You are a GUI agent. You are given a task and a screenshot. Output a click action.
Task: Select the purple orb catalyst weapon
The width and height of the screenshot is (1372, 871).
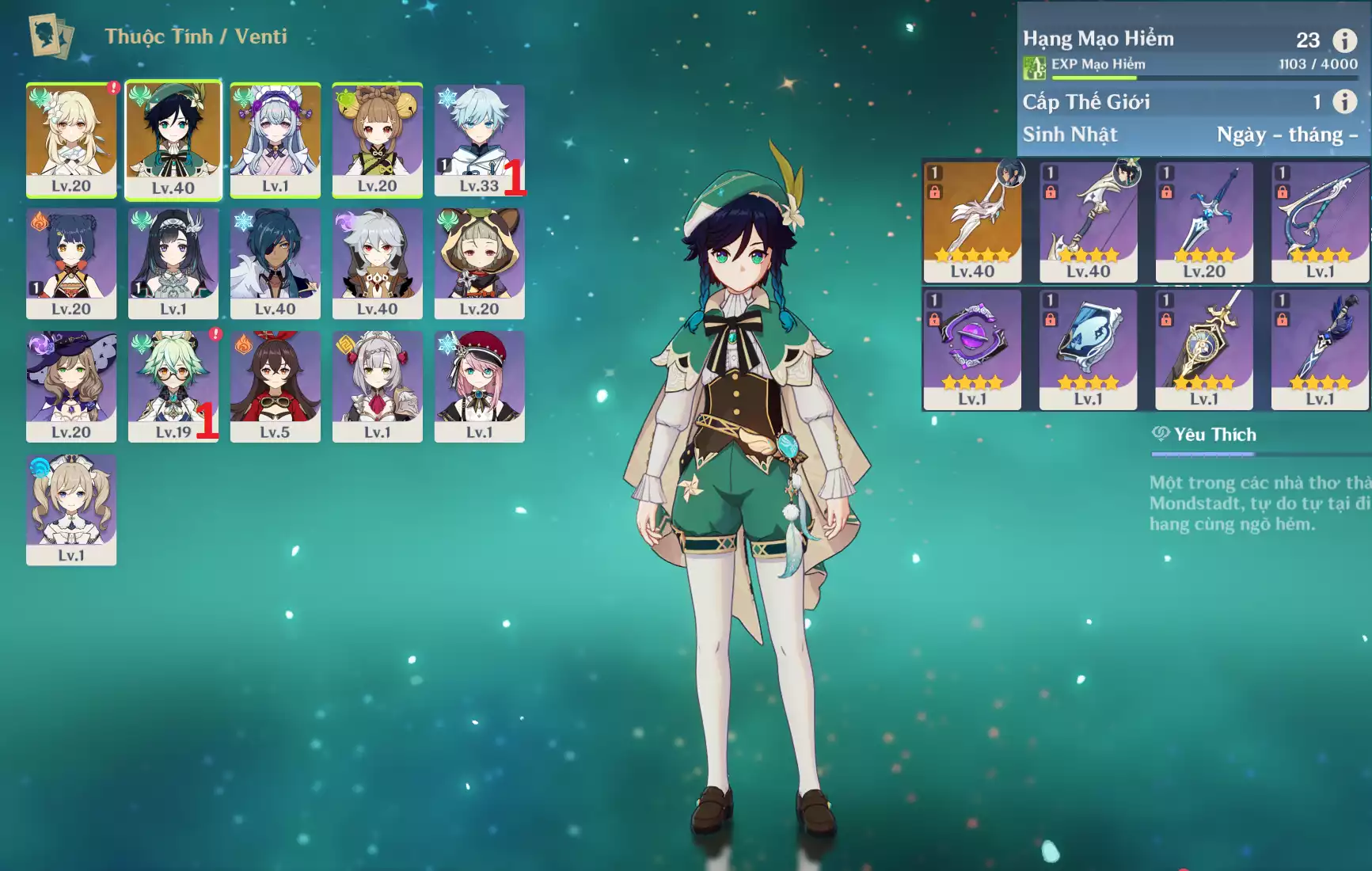coord(972,349)
